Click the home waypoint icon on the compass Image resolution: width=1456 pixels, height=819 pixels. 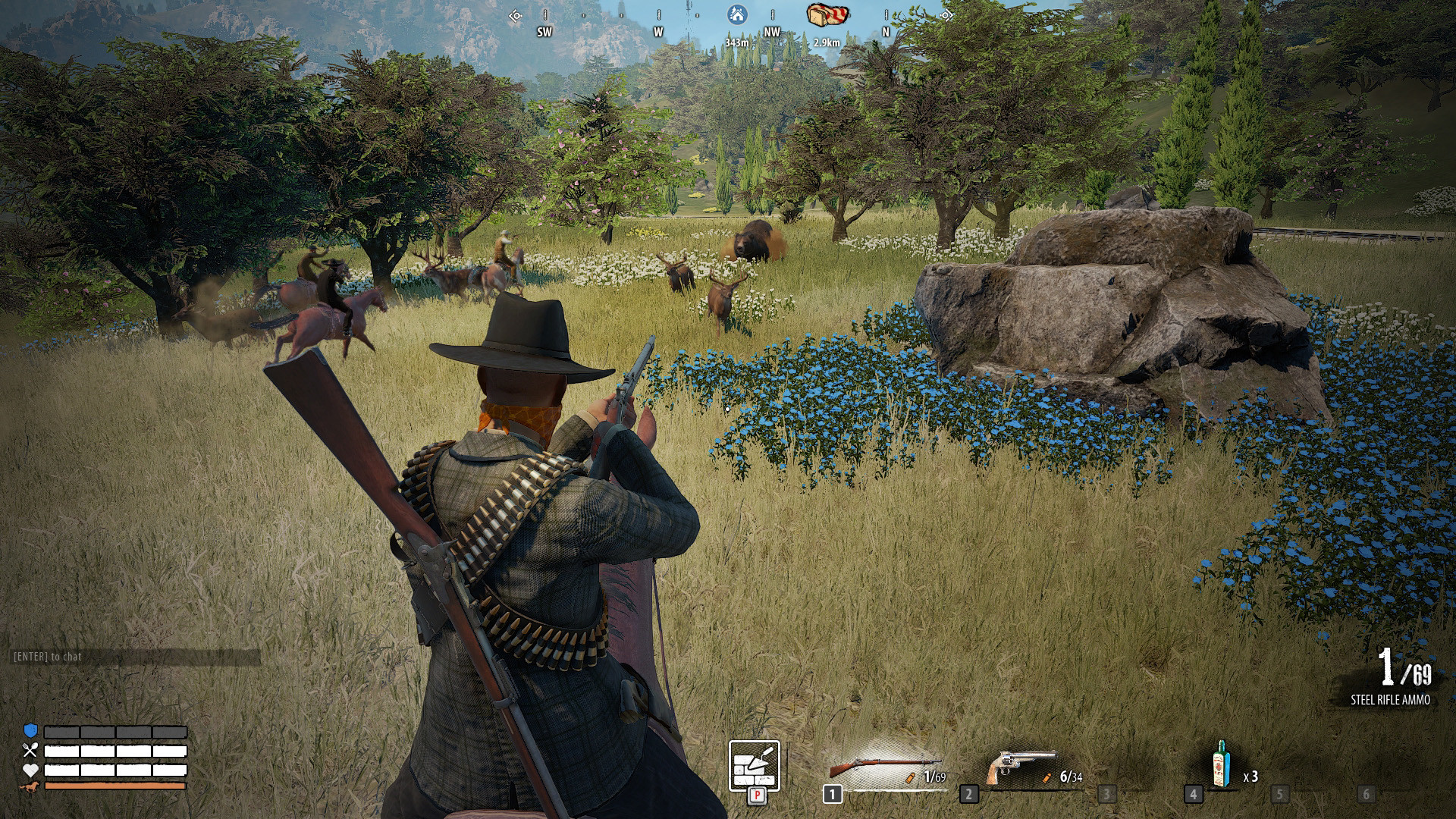[736, 14]
